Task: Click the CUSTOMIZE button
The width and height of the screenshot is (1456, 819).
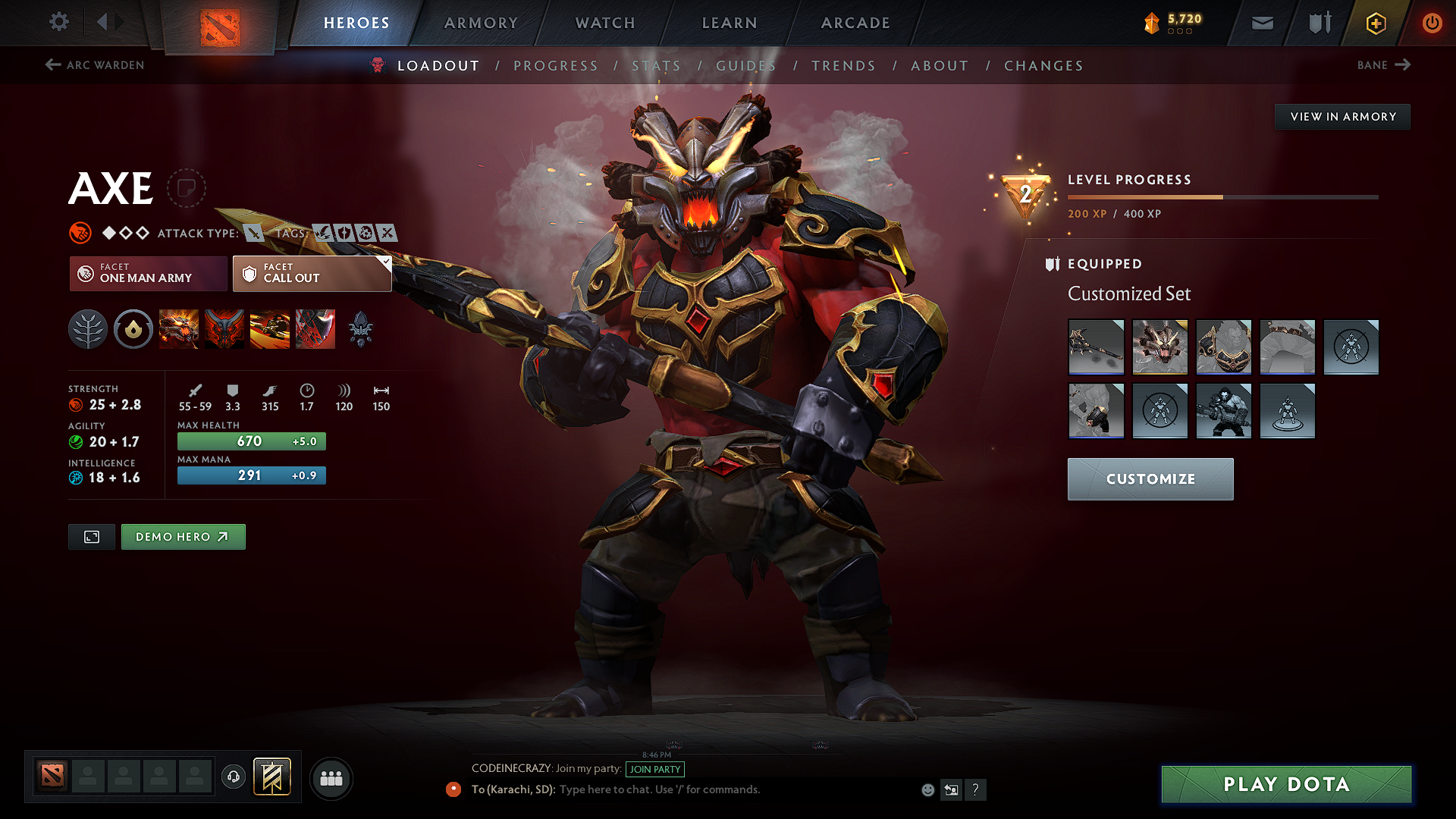Action: tap(1150, 479)
